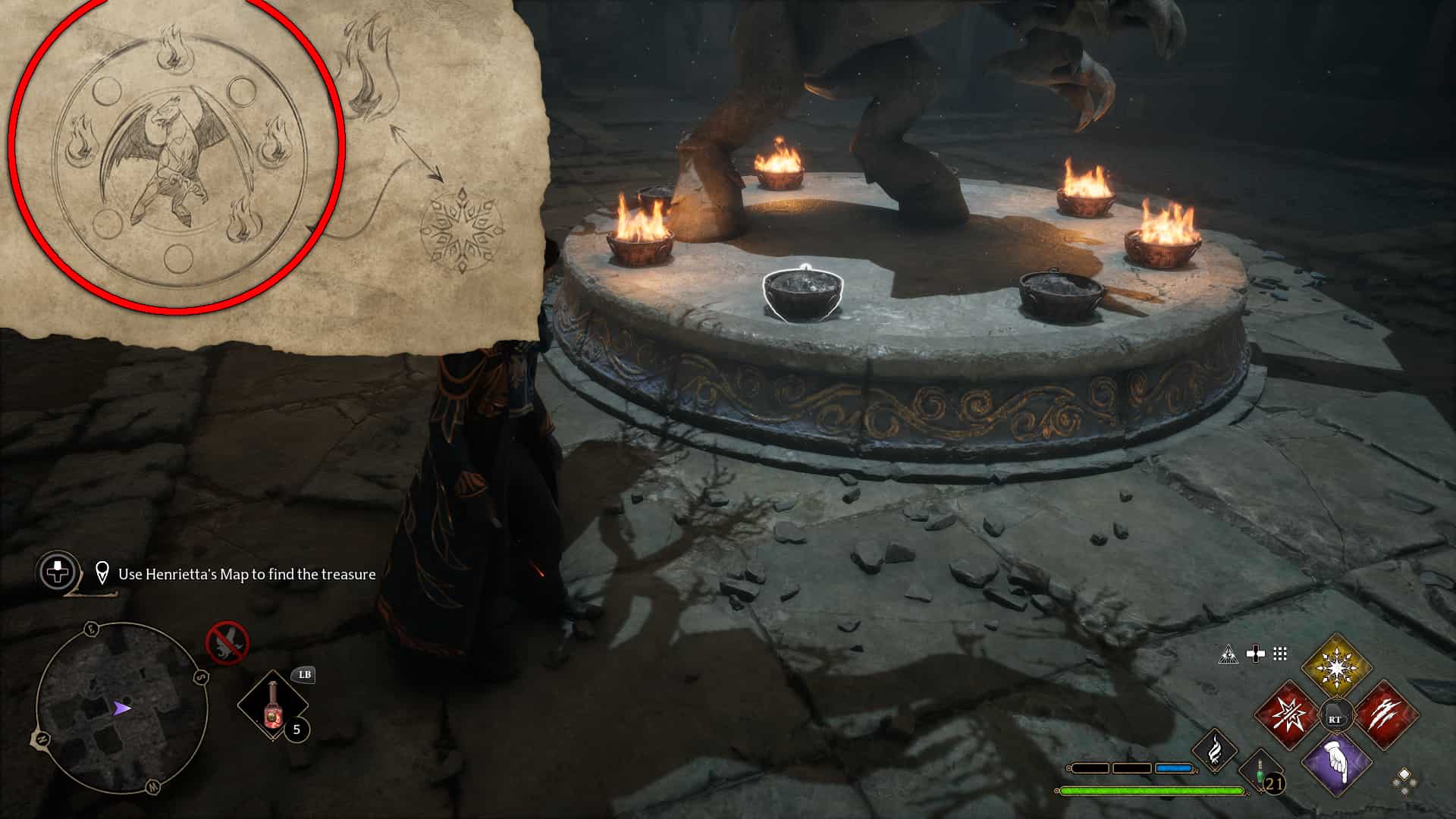The width and height of the screenshot is (1456, 819).
Task: Click the objective text 'Use Henrietta's Map to find the treasure'
Action: pyautogui.click(x=248, y=575)
